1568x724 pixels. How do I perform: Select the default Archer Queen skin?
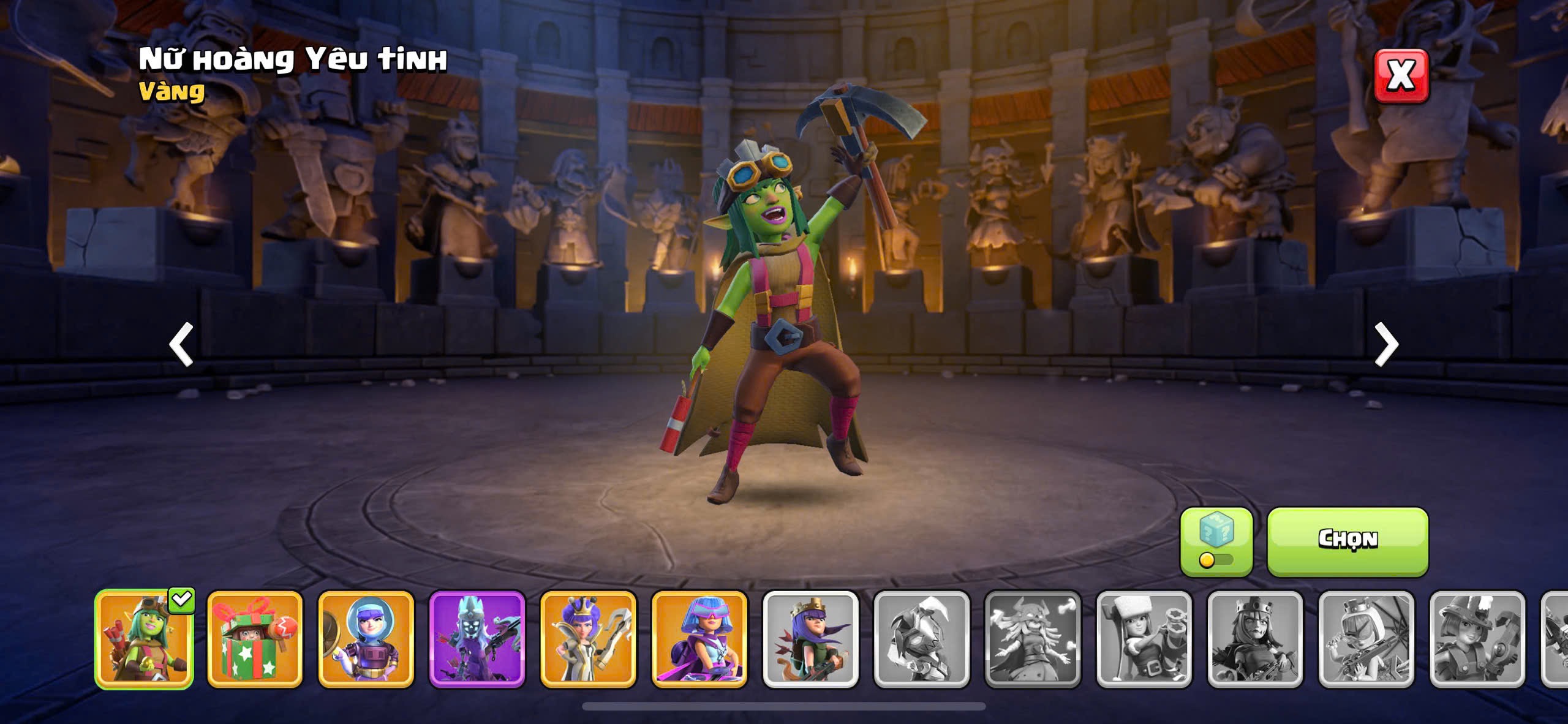tap(810, 639)
